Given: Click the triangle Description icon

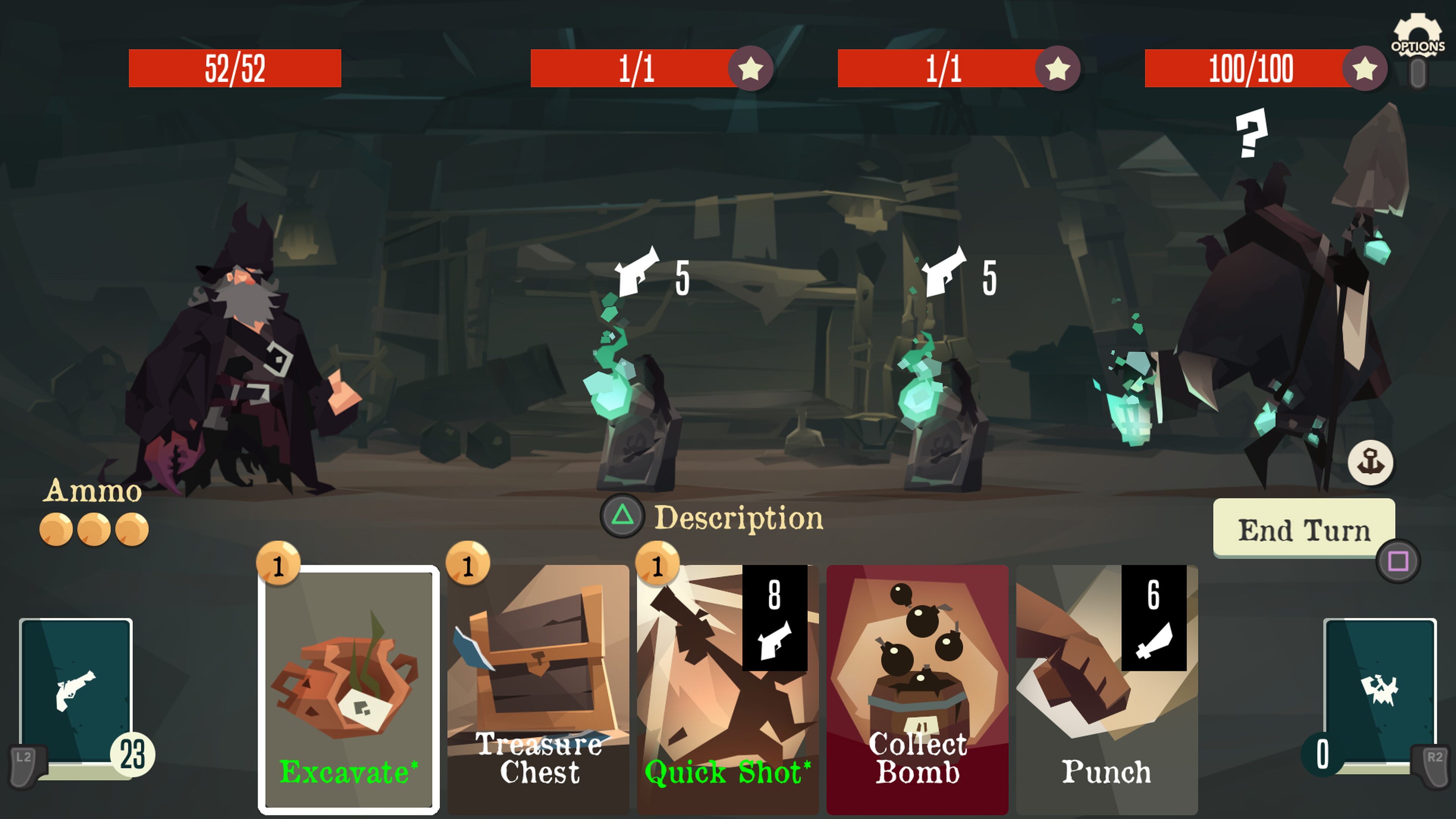Looking at the screenshot, I should (622, 517).
